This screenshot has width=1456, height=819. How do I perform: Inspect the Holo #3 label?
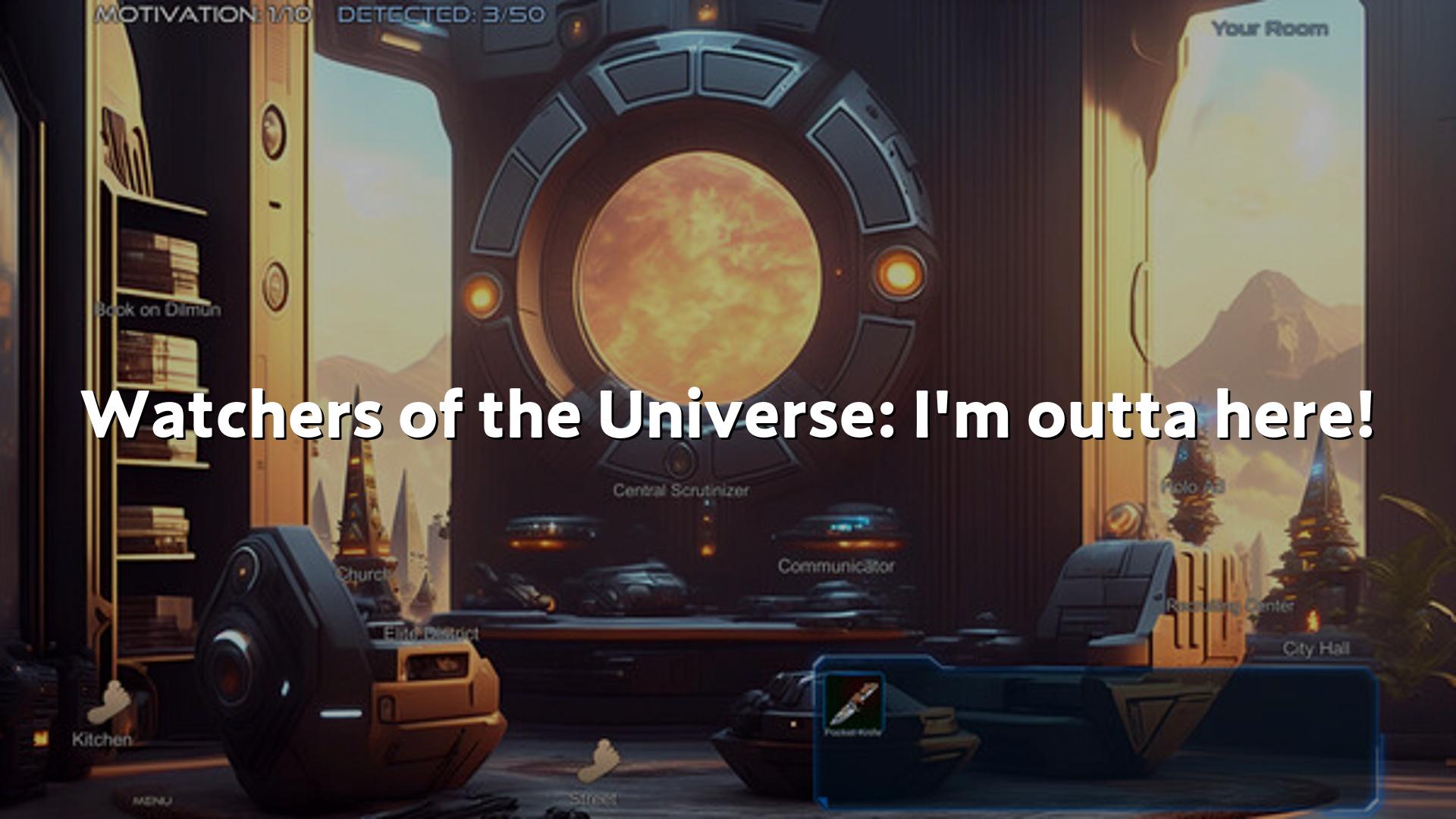click(1192, 486)
